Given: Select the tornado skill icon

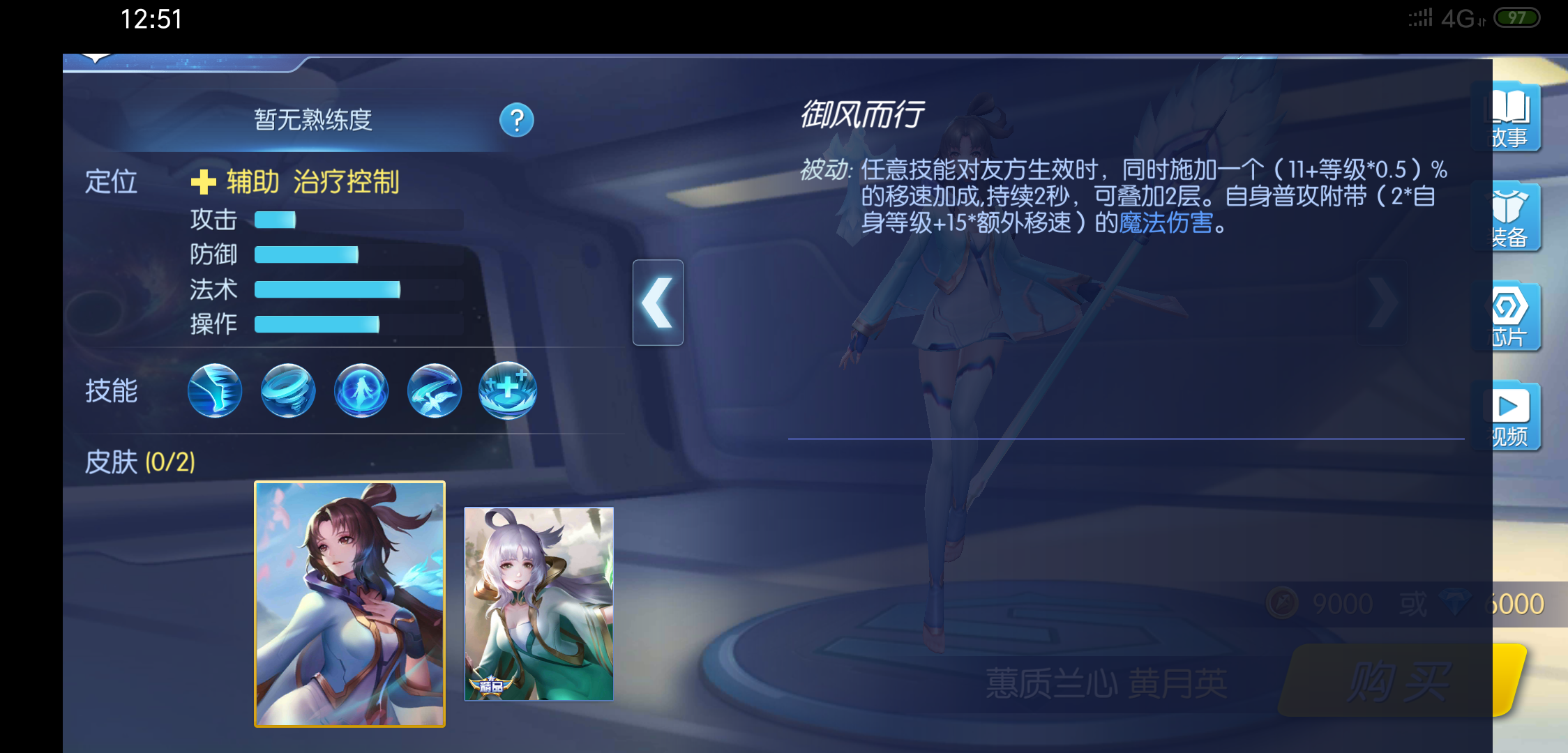Looking at the screenshot, I should 287,391.
